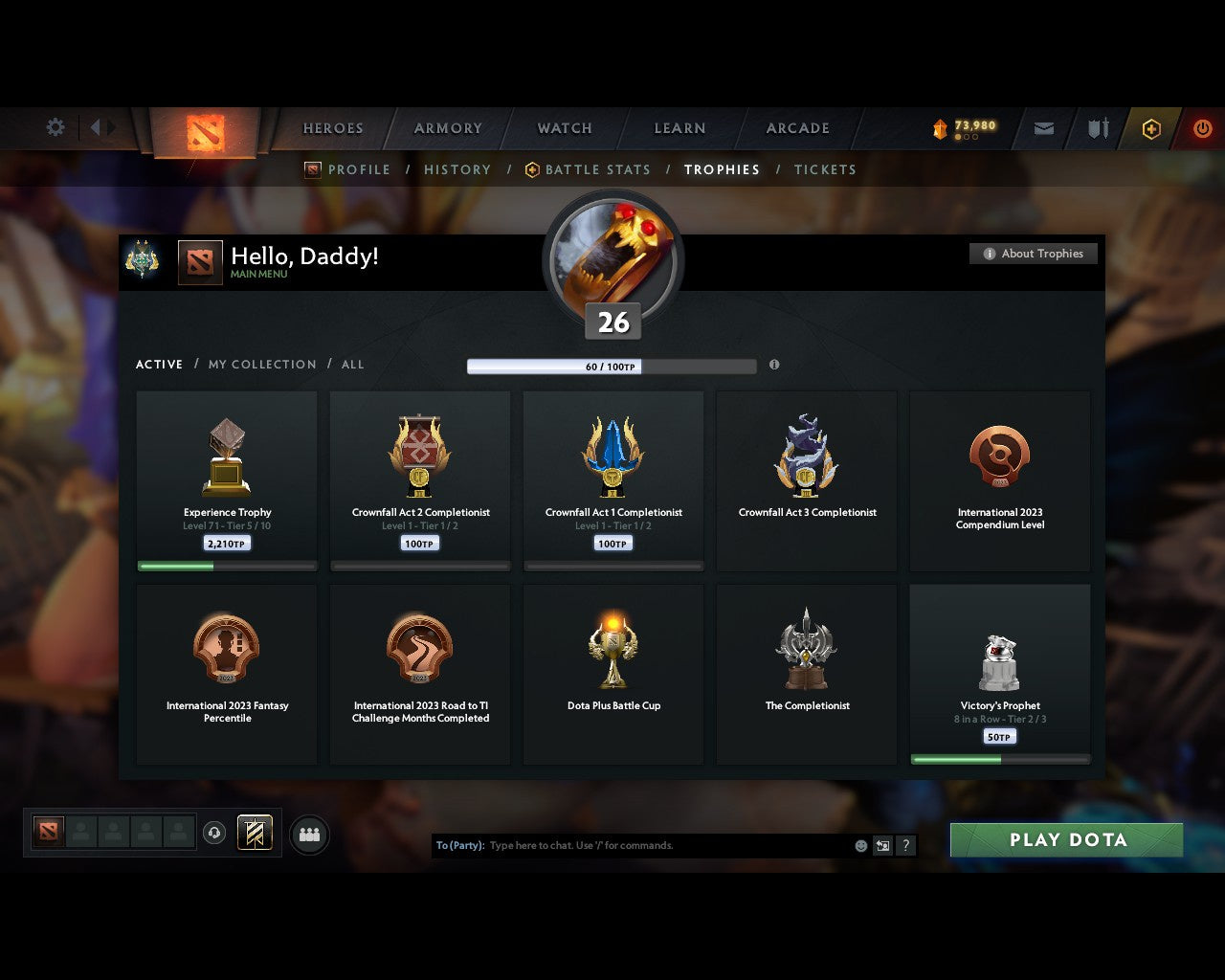Expand the To (Party) chat target selector

click(459, 845)
